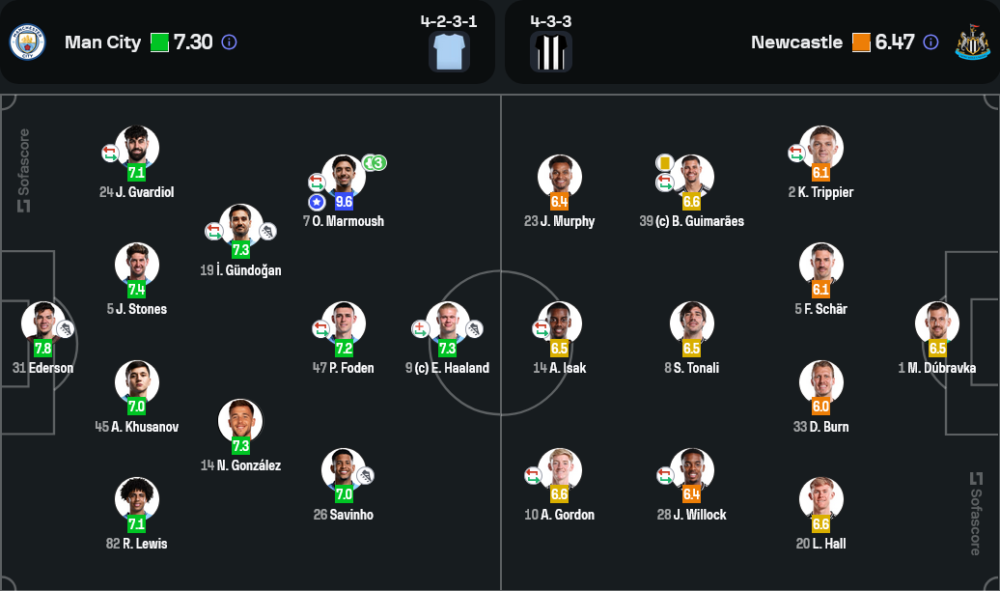1000x591 pixels.
Task: Open B. Guimarães player card
Action: point(691,178)
